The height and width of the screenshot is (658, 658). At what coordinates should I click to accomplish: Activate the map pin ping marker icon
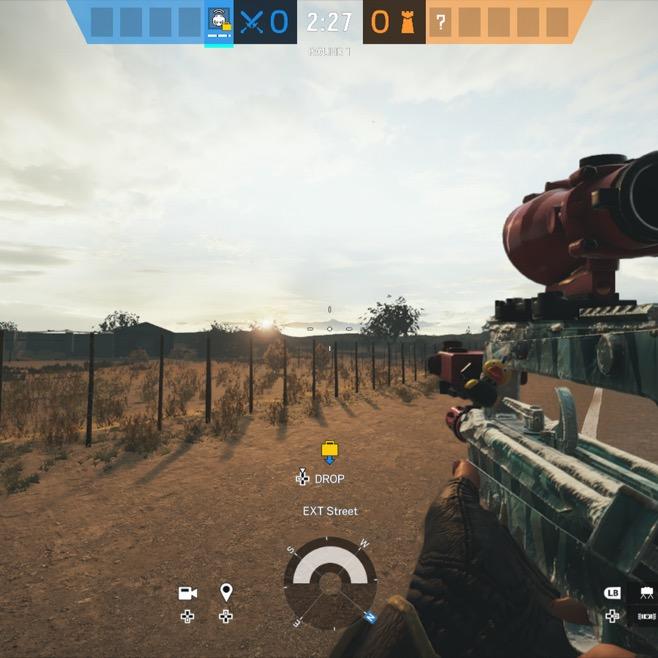226,593
